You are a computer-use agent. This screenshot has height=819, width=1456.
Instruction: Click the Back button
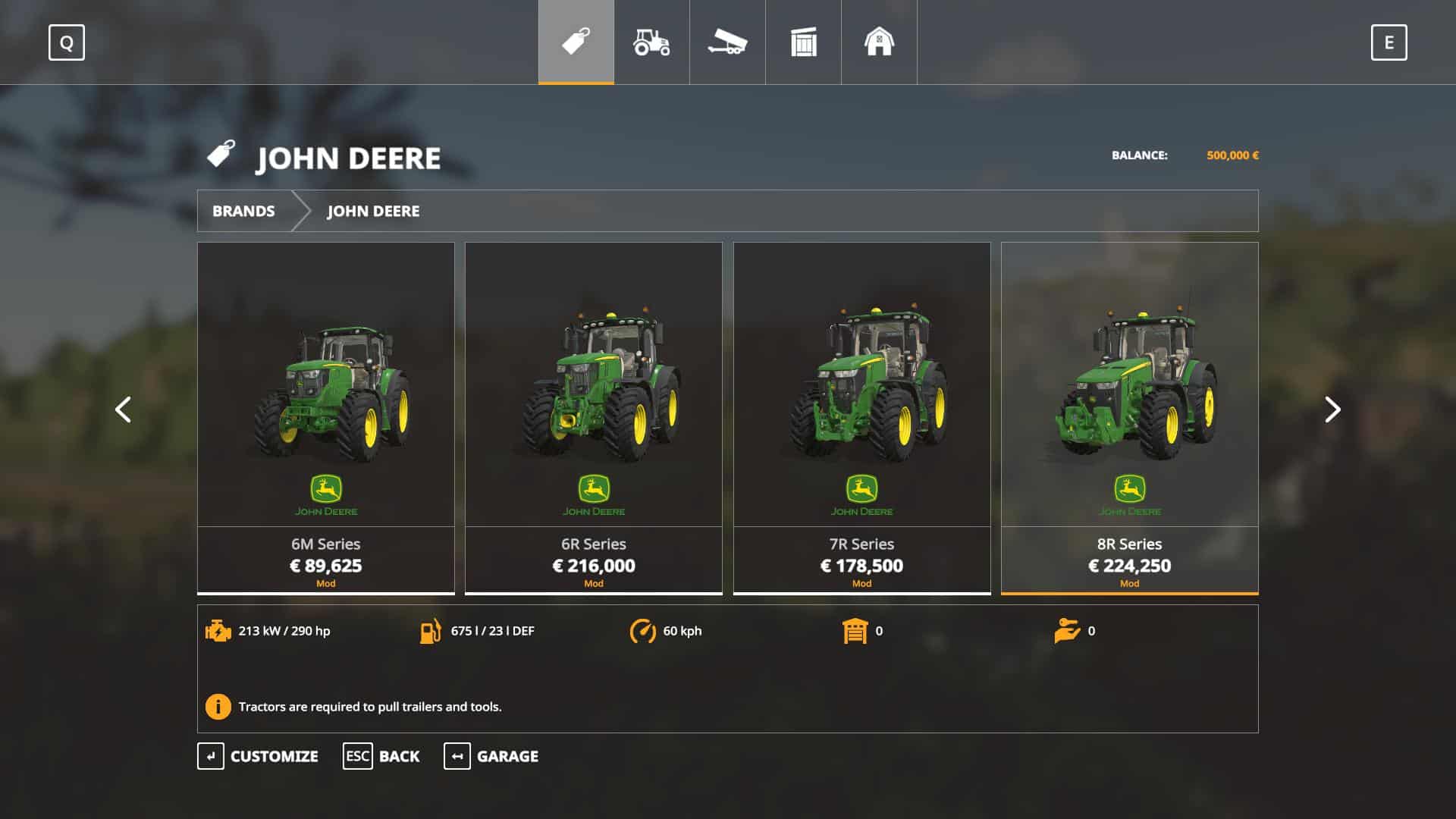[381, 756]
